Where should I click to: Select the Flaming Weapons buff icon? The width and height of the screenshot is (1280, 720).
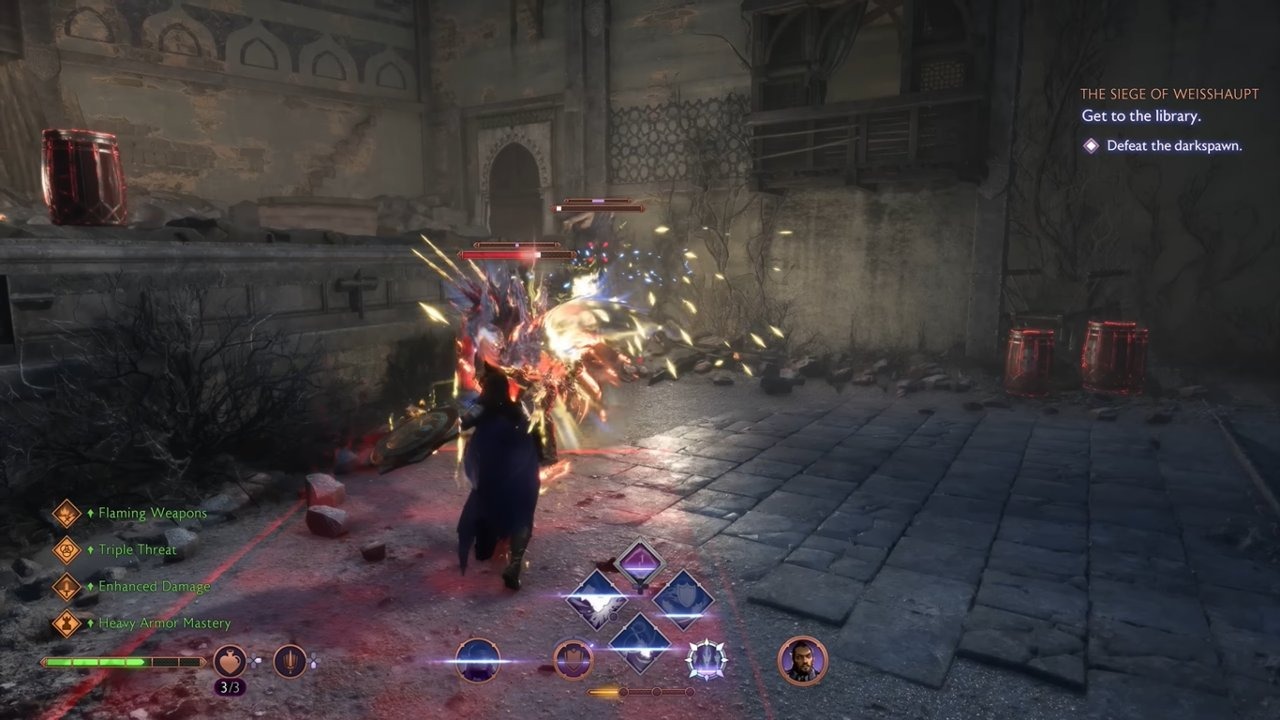point(66,514)
